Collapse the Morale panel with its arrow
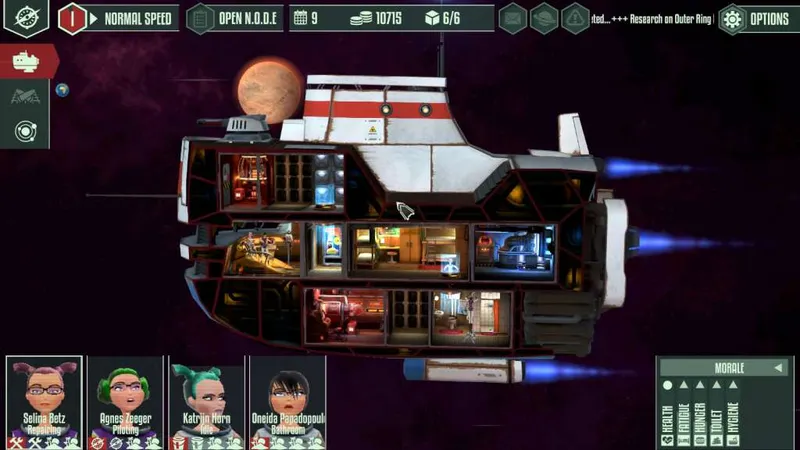This screenshot has width=800, height=450. point(780,368)
